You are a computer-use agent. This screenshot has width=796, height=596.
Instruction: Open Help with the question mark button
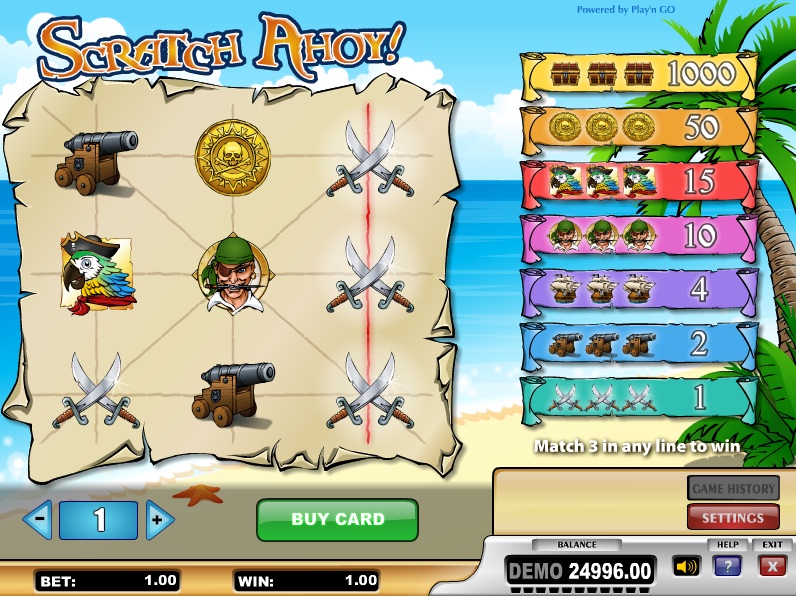(726, 566)
